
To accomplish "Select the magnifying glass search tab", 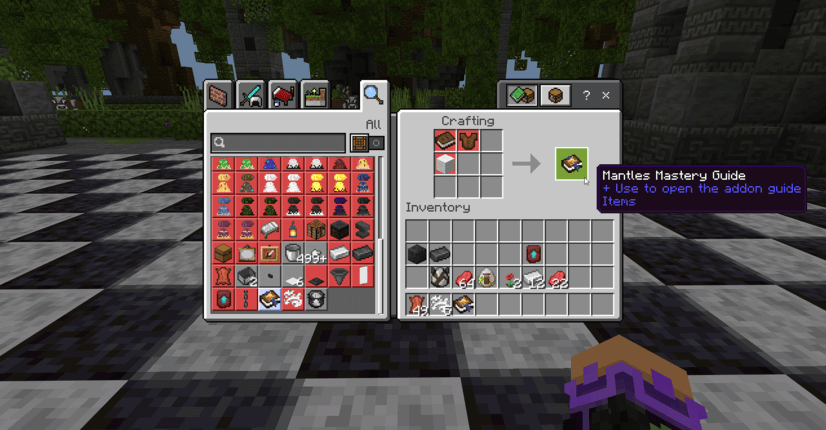I will 373,95.
